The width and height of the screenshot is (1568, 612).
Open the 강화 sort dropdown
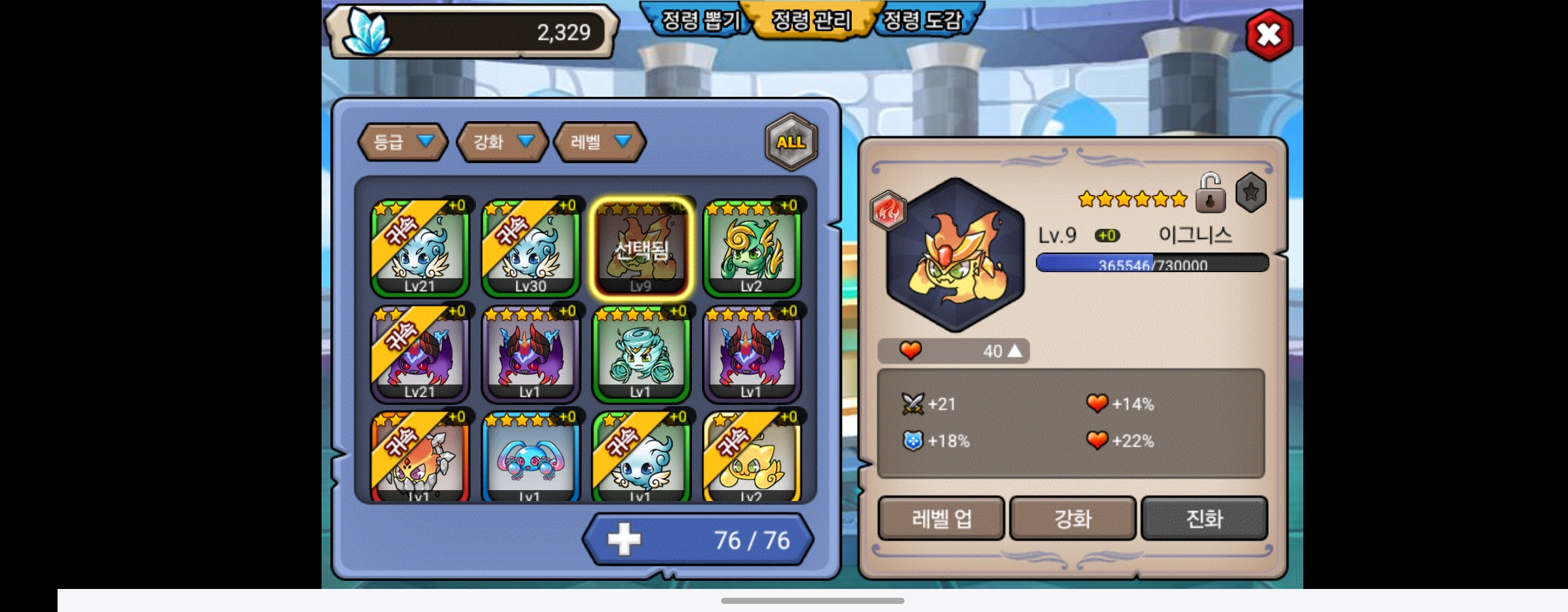pyautogui.click(x=502, y=142)
